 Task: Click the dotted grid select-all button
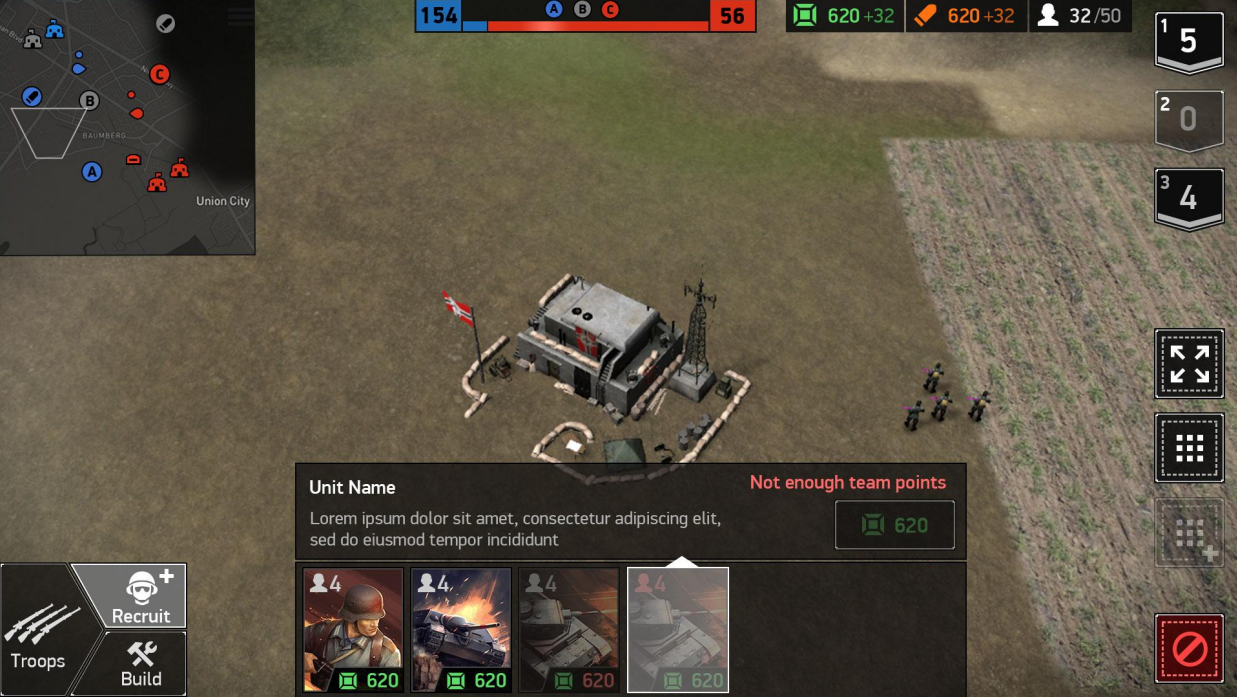tap(1189, 448)
